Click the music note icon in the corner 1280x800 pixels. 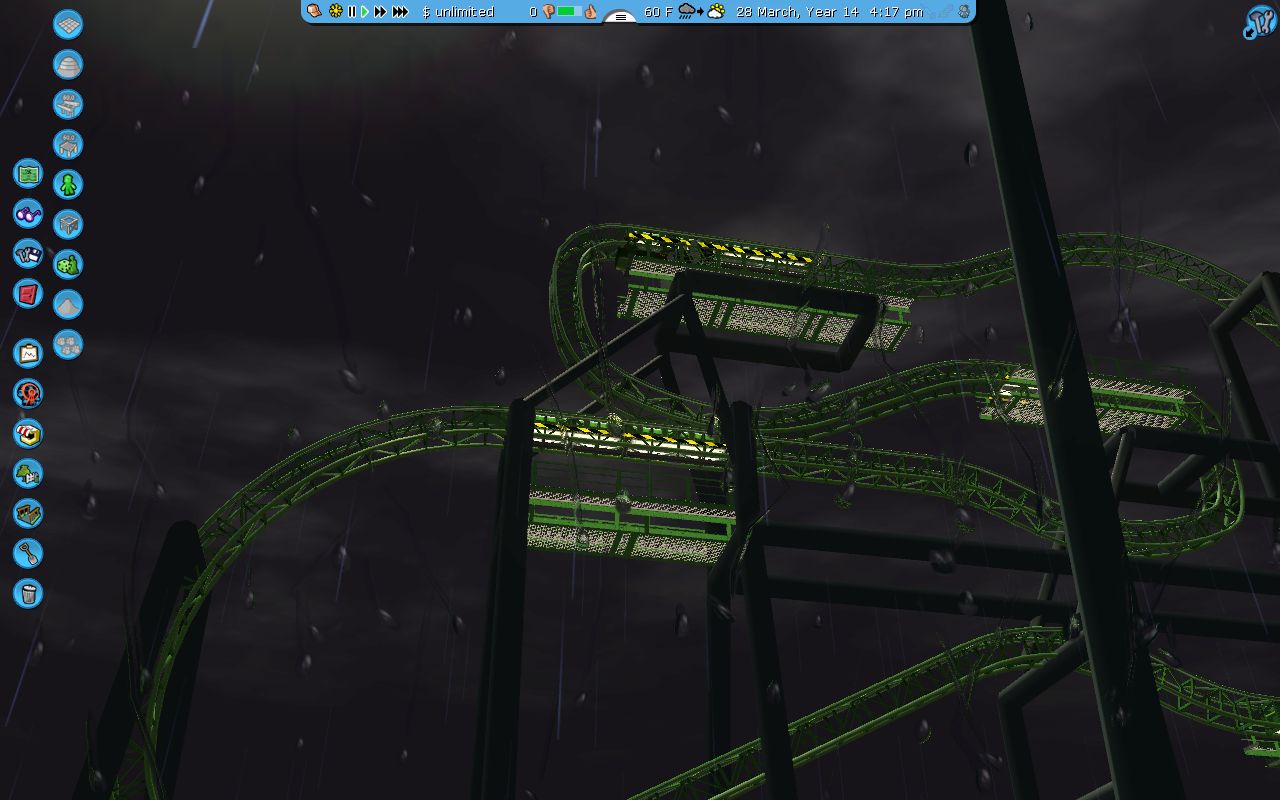1259,21
